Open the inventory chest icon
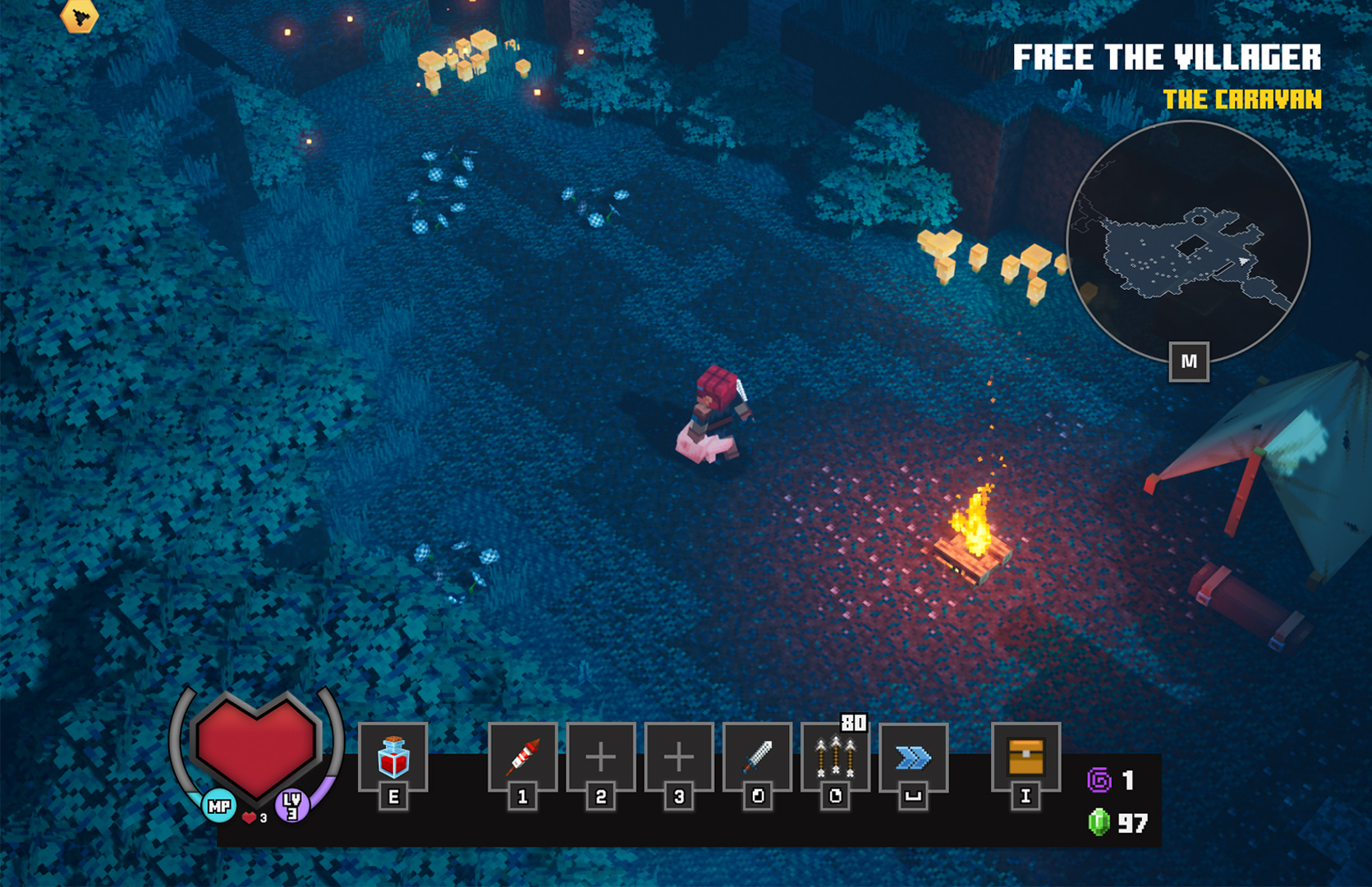Image resolution: width=1372 pixels, height=887 pixels. tap(1026, 757)
